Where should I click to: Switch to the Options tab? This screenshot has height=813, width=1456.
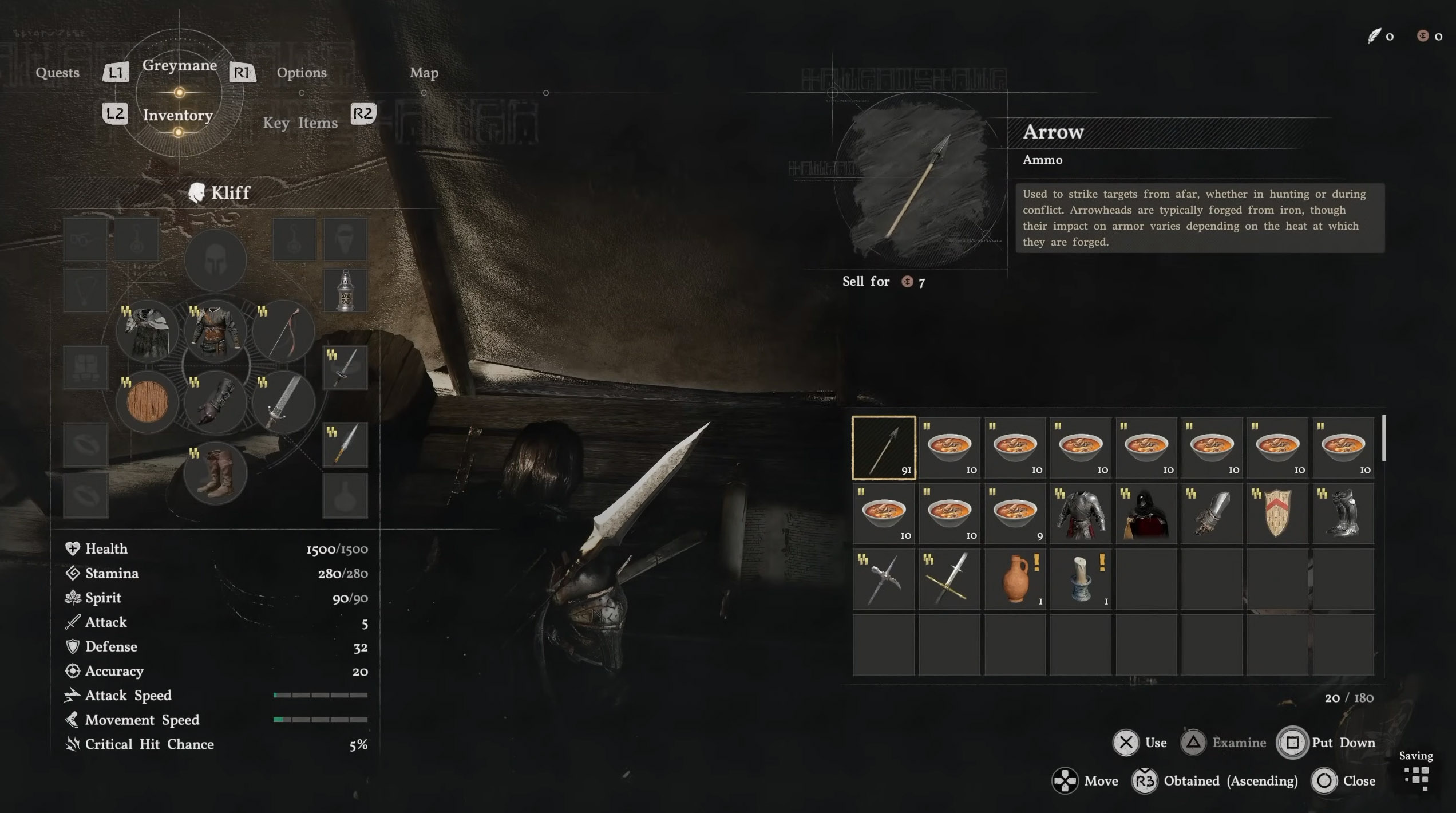pyautogui.click(x=302, y=73)
